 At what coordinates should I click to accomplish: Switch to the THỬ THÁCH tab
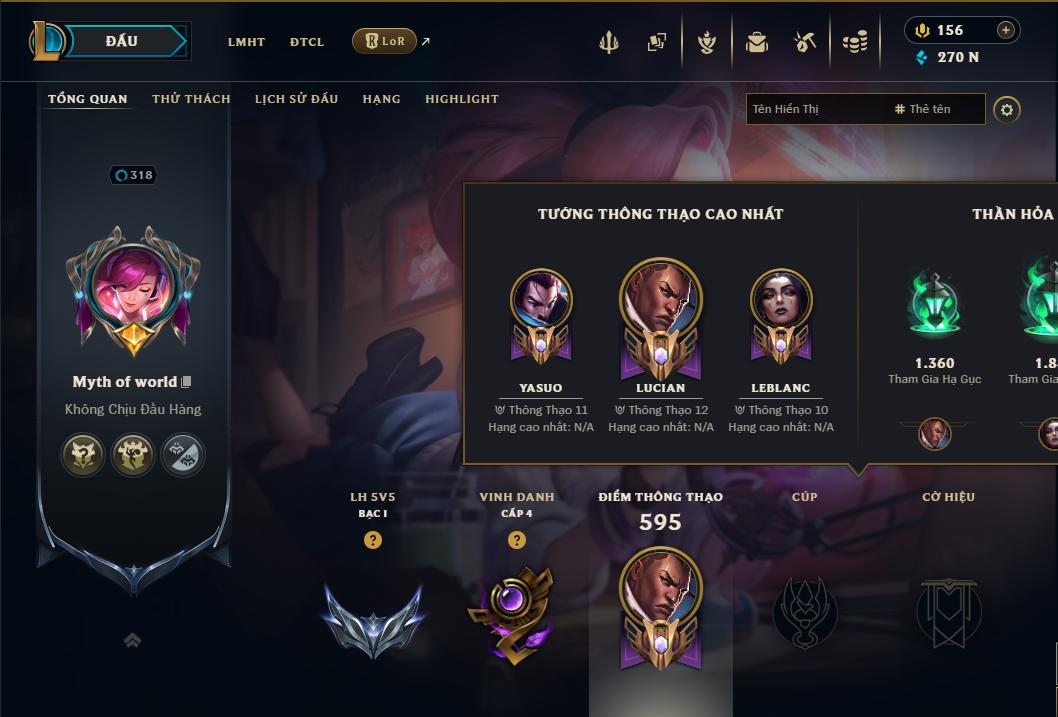(x=191, y=99)
